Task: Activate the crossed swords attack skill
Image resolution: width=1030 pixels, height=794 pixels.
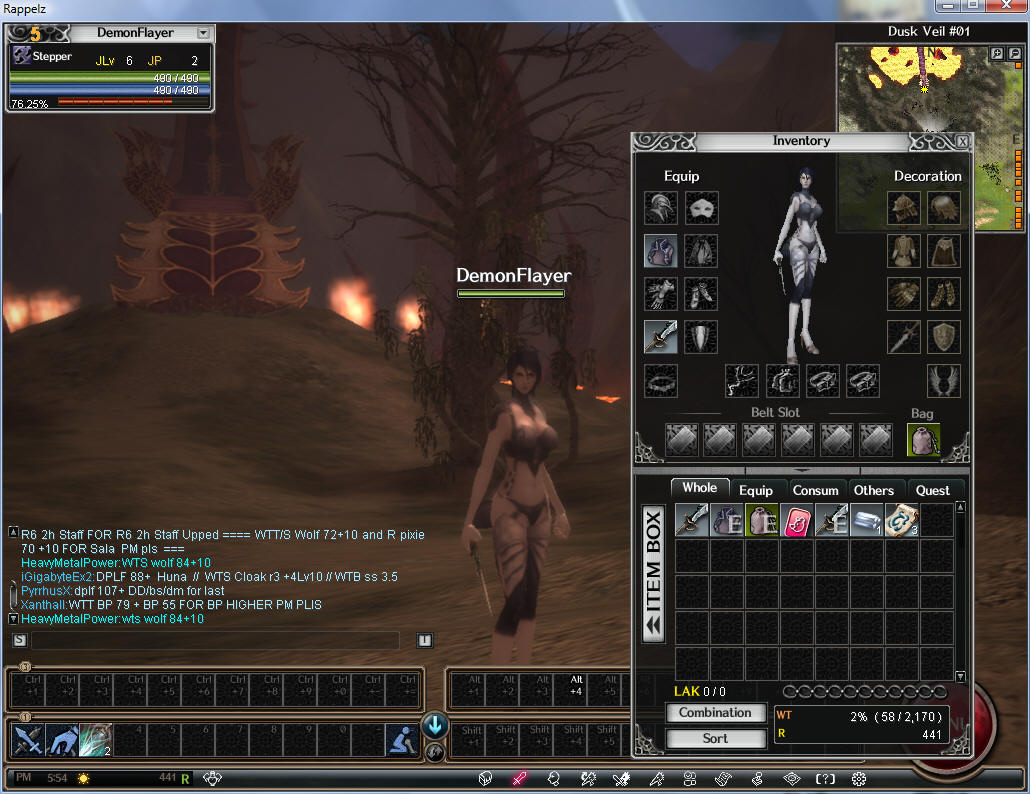Action: point(27,740)
